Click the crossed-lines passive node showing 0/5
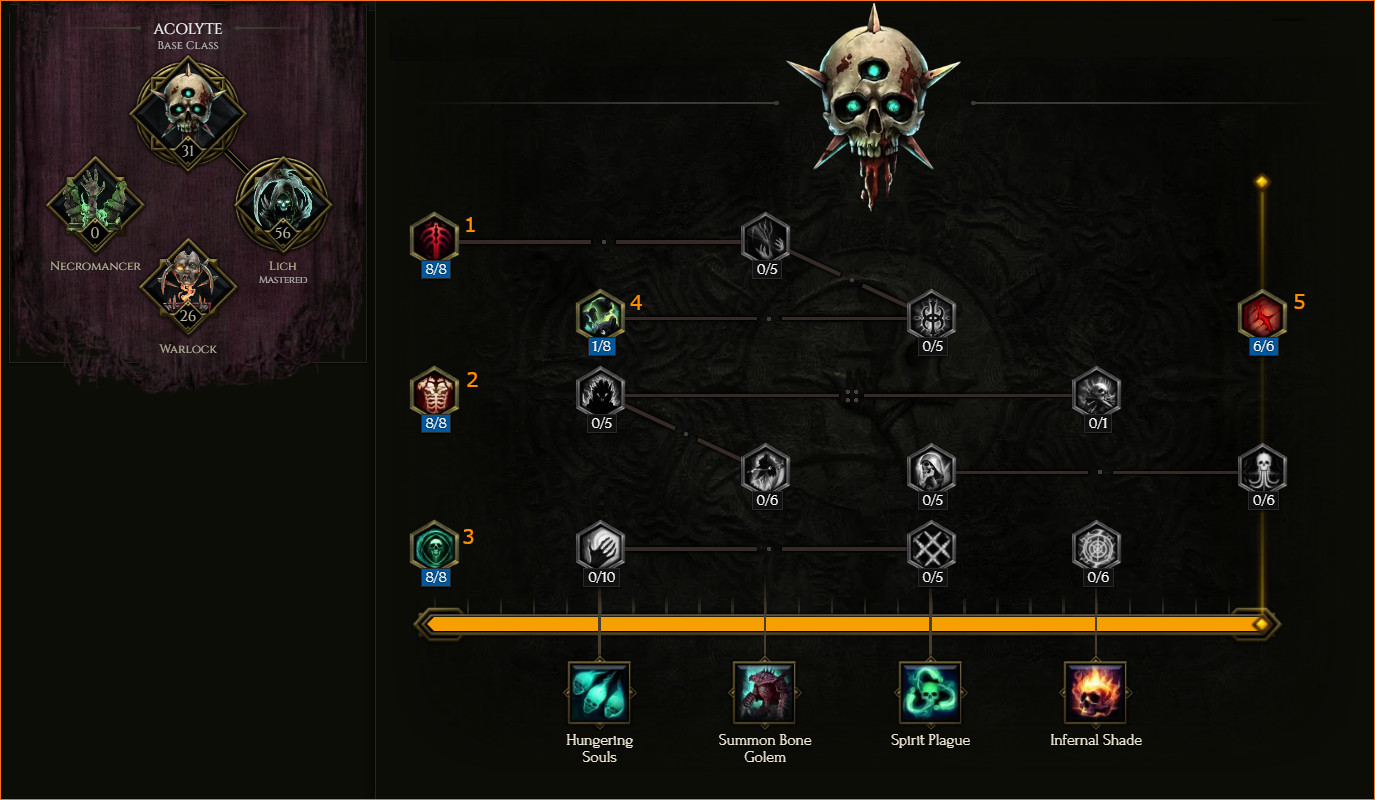The height and width of the screenshot is (800, 1375). click(931, 546)
